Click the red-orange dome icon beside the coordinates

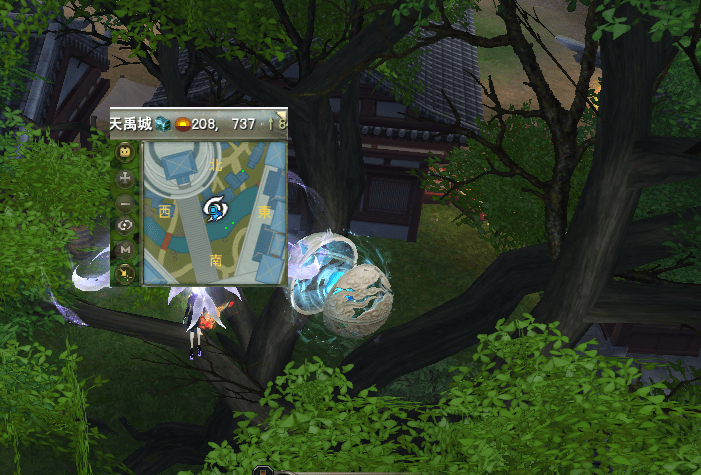[185, 124]
